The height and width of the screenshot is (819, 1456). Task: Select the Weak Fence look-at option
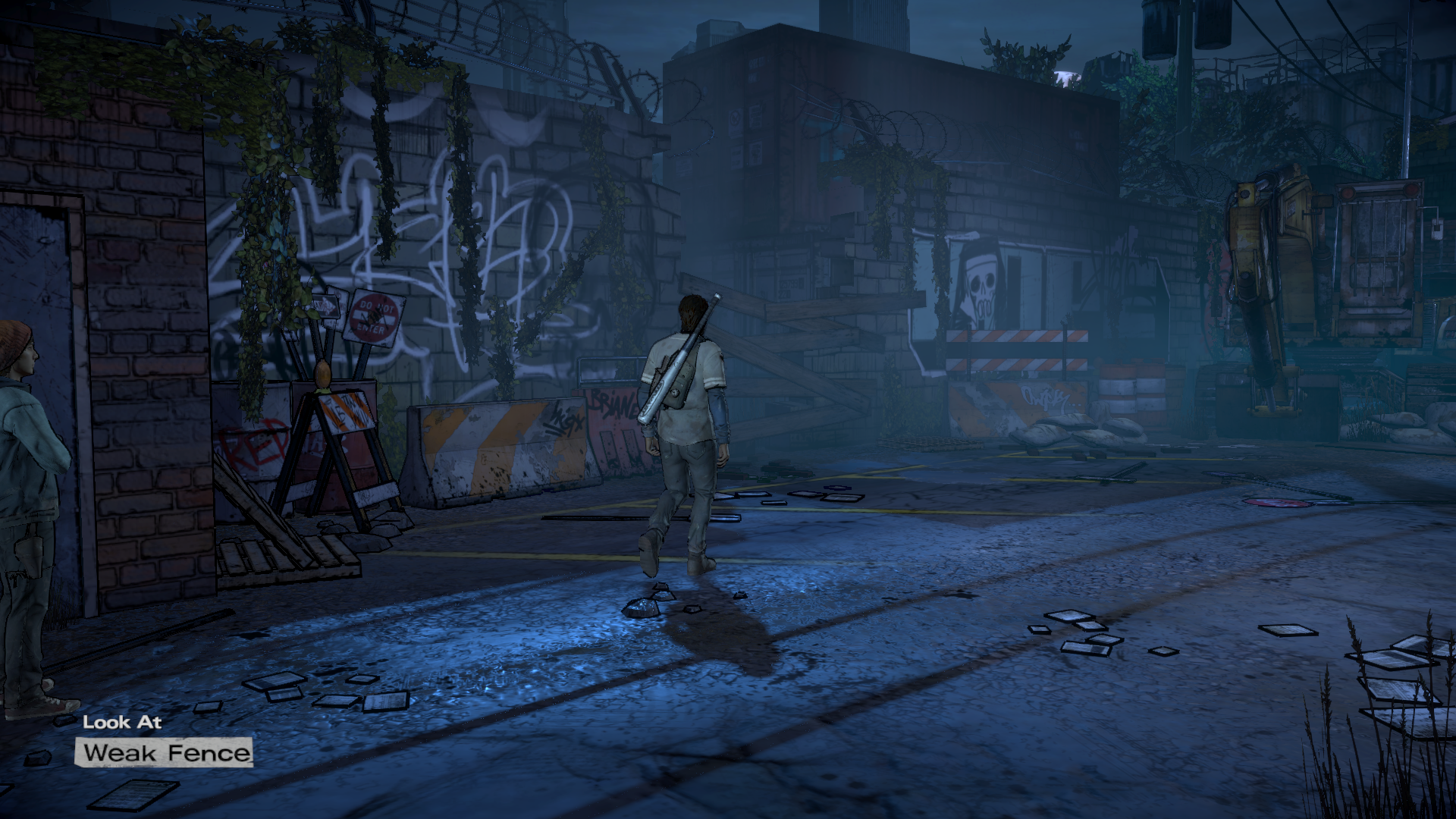click(x=165, y=752)
